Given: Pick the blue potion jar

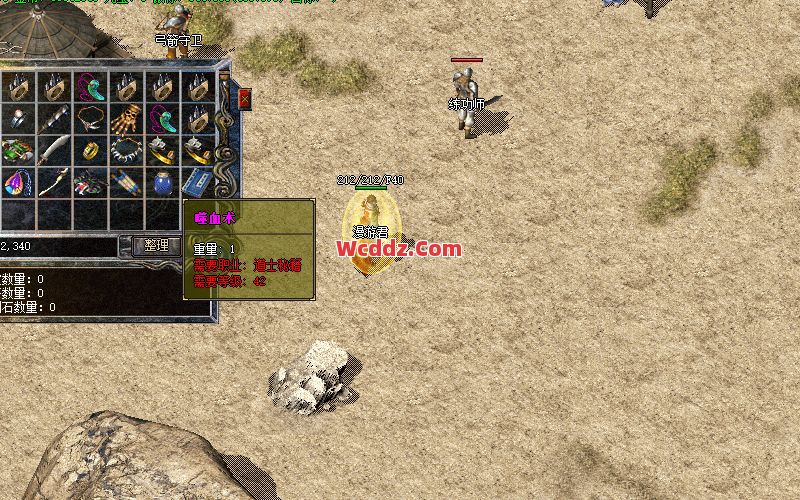Looking at the screenshot, I should click(x=162, y=182).
